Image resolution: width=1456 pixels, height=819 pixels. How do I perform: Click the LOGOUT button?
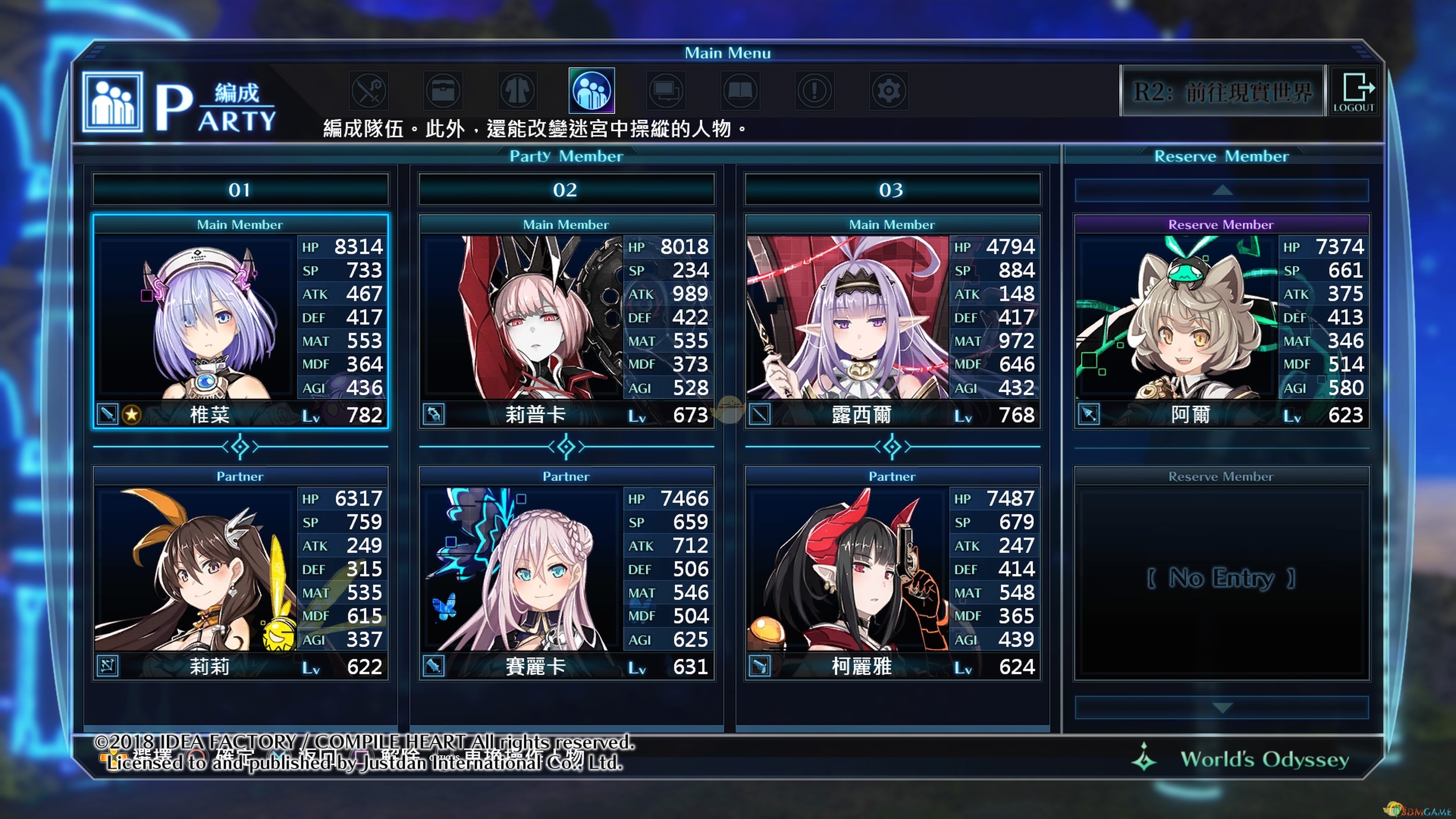point(1354,91)
